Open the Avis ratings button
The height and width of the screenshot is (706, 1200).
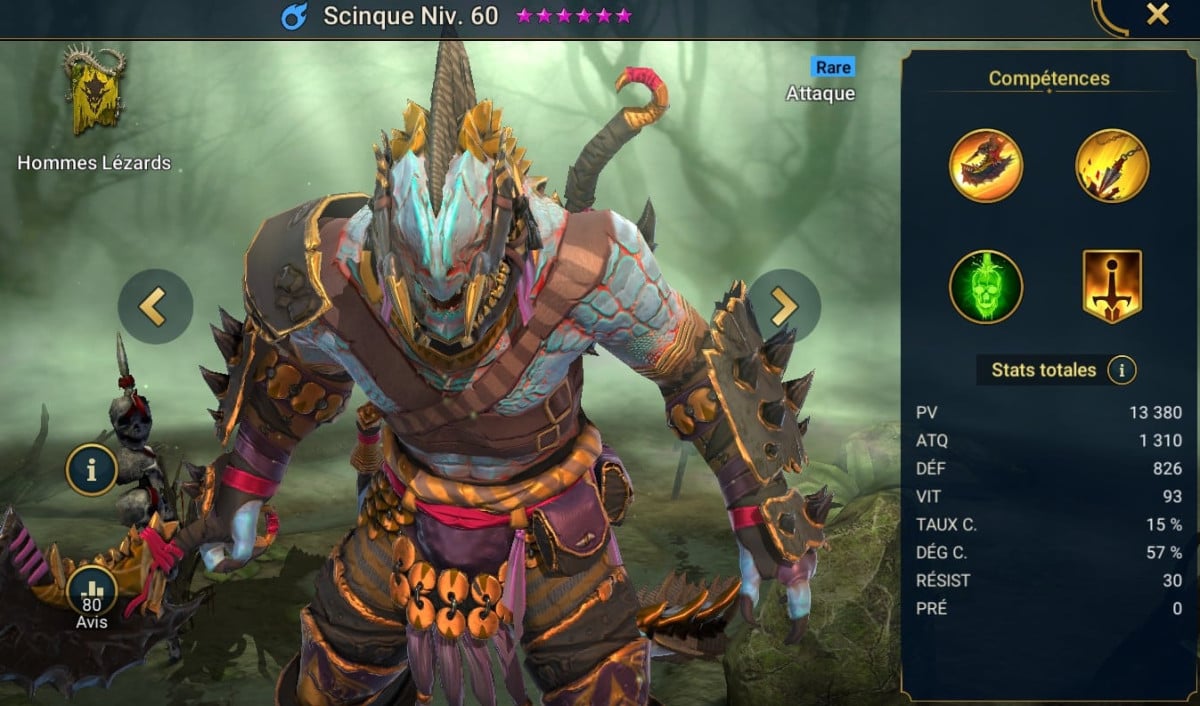click(x=91, y=592)
